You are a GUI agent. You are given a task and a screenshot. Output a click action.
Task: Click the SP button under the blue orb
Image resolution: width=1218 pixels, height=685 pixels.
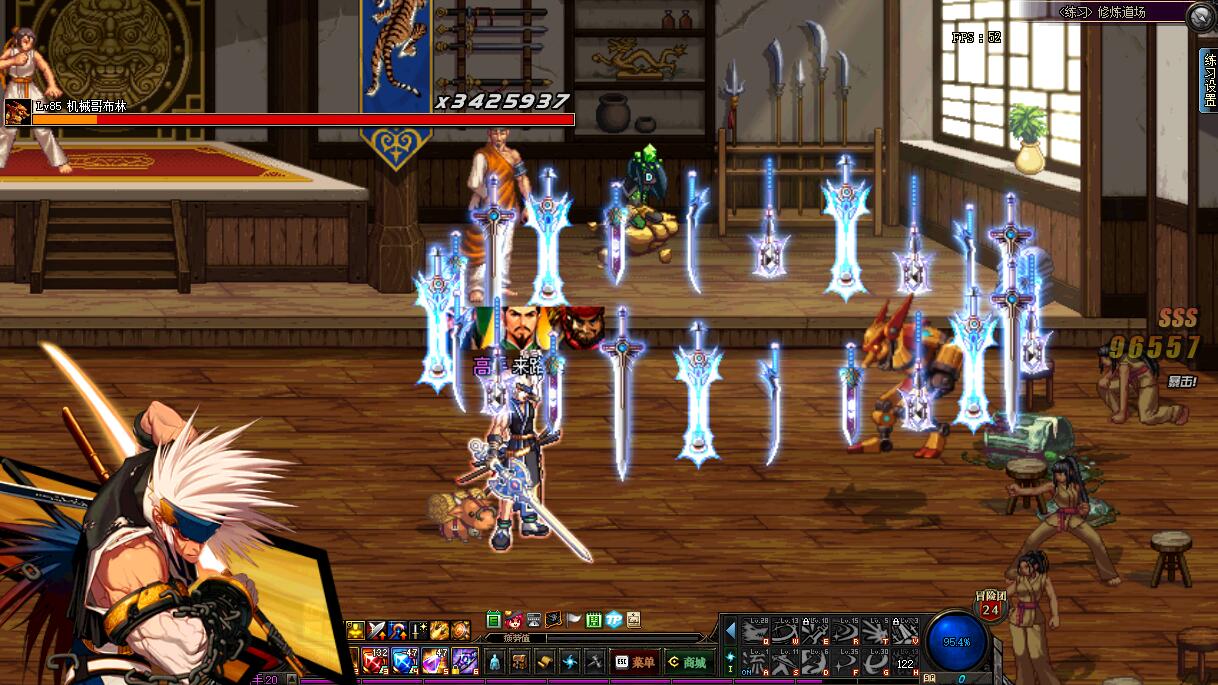(930, 678)
